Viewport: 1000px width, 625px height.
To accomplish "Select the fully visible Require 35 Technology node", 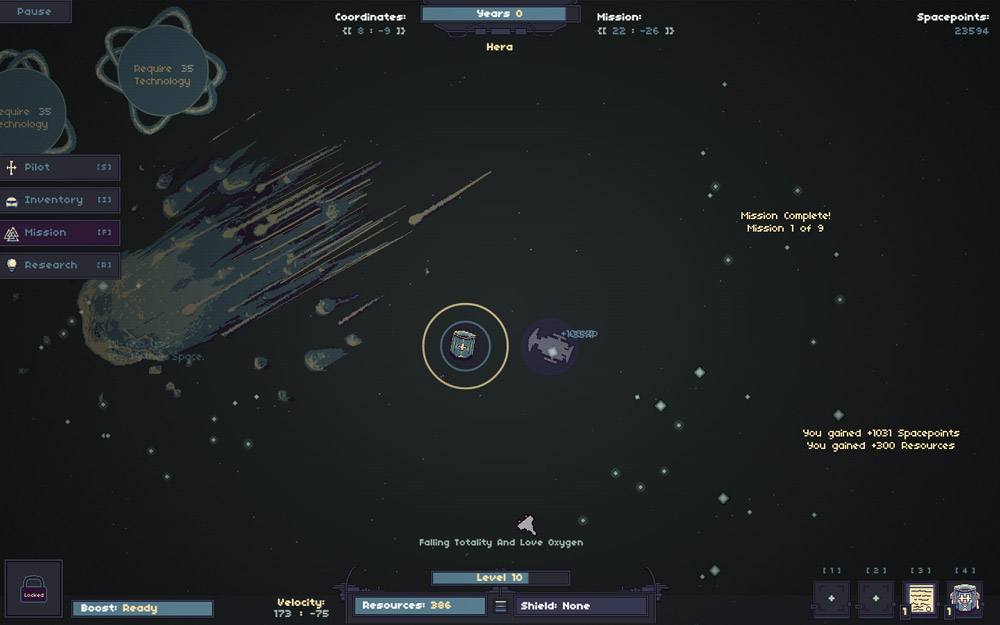I will click(162, 75).
